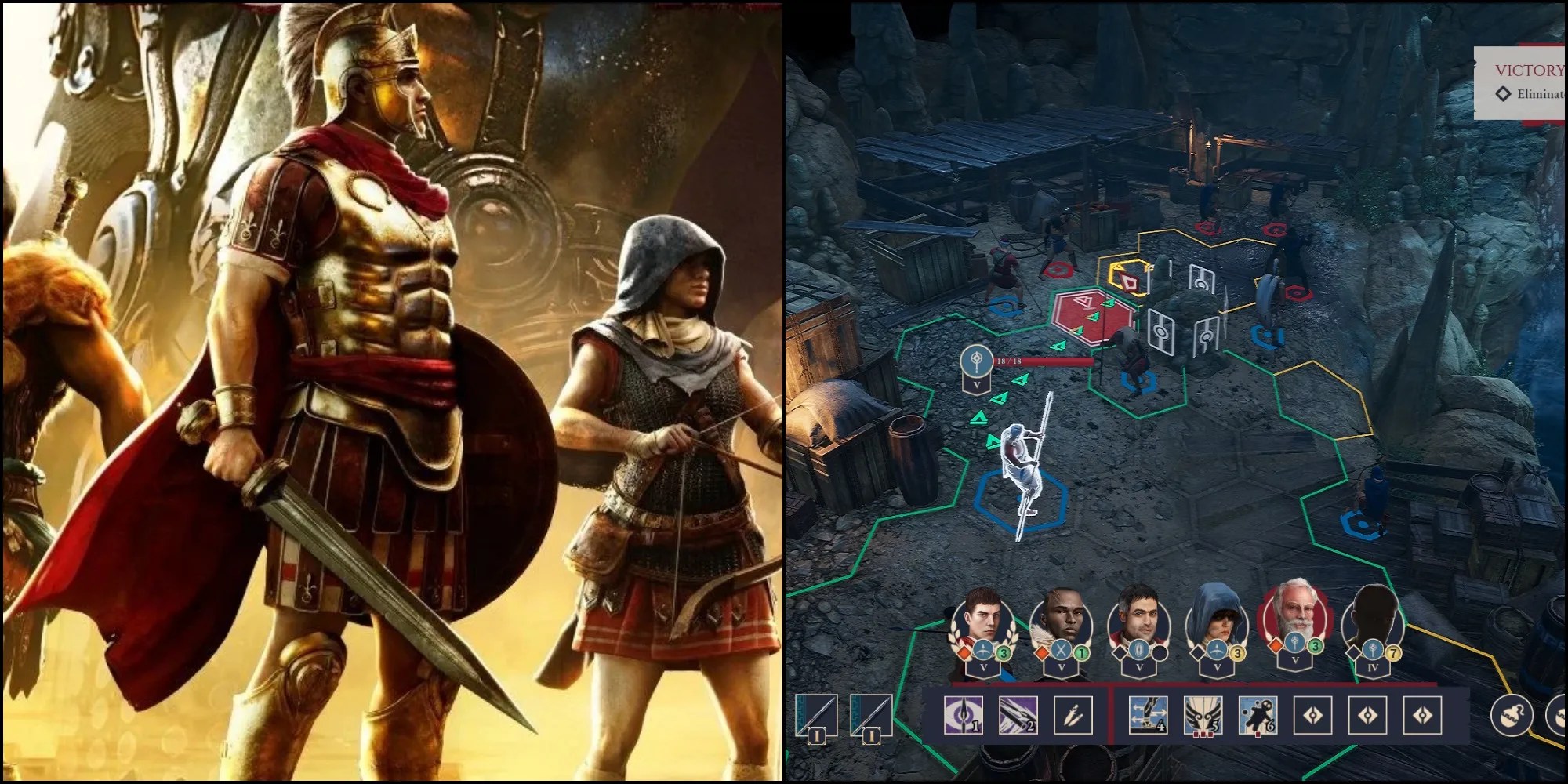
Task: Click the shield class icon on the third portrait
Action: pos(1138,651)
